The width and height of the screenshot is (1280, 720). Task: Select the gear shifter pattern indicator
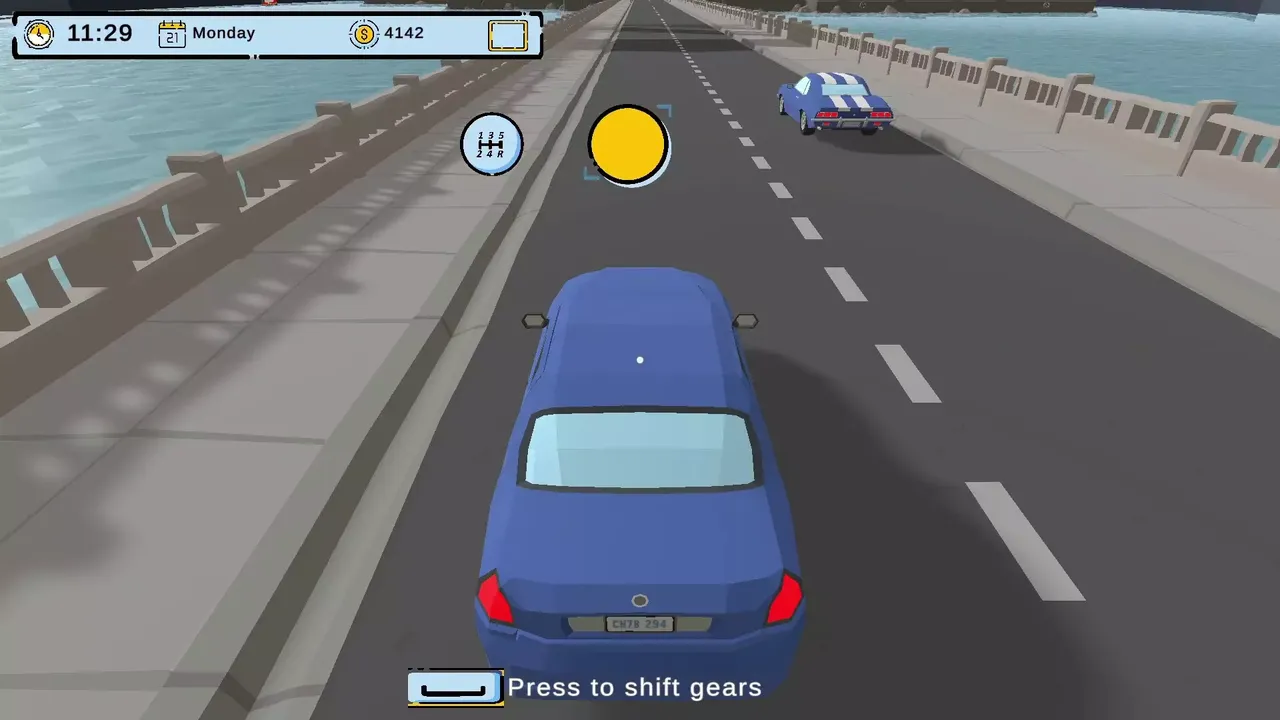[492, 144]
